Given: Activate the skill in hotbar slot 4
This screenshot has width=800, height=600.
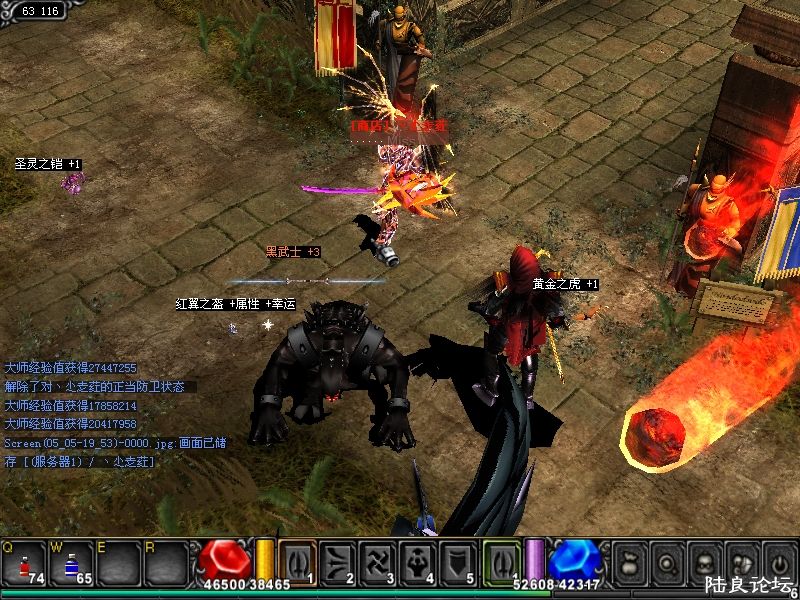Looking at the screenshot, I should (x=418, y=562).
